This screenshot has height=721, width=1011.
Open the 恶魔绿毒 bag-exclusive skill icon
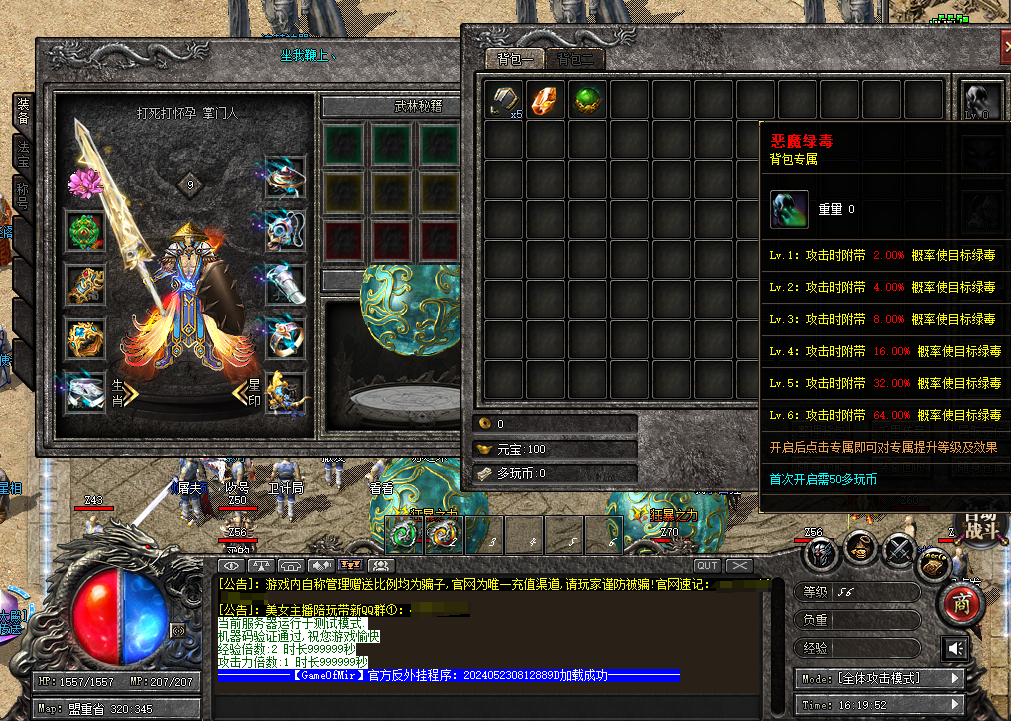981,100
